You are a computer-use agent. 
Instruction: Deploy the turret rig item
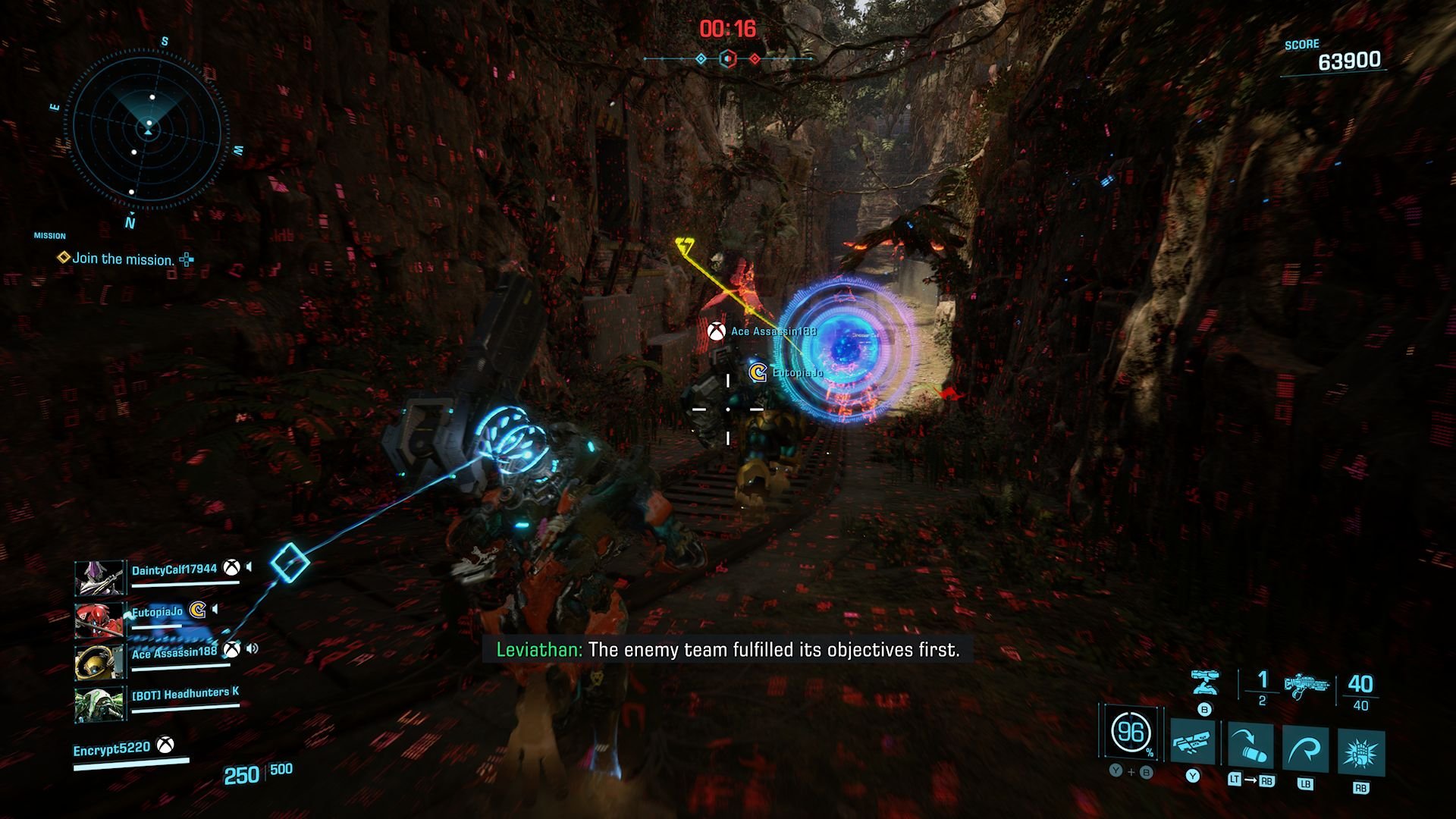pyautogui.click(x=1204, y=682)
